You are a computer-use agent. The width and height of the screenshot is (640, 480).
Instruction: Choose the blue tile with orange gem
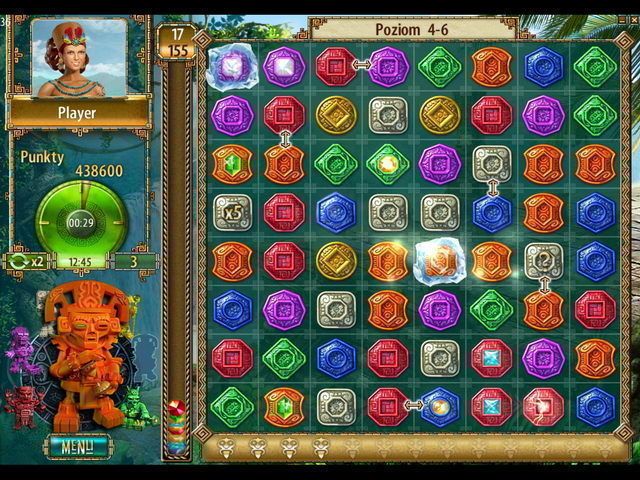point(439,406)
